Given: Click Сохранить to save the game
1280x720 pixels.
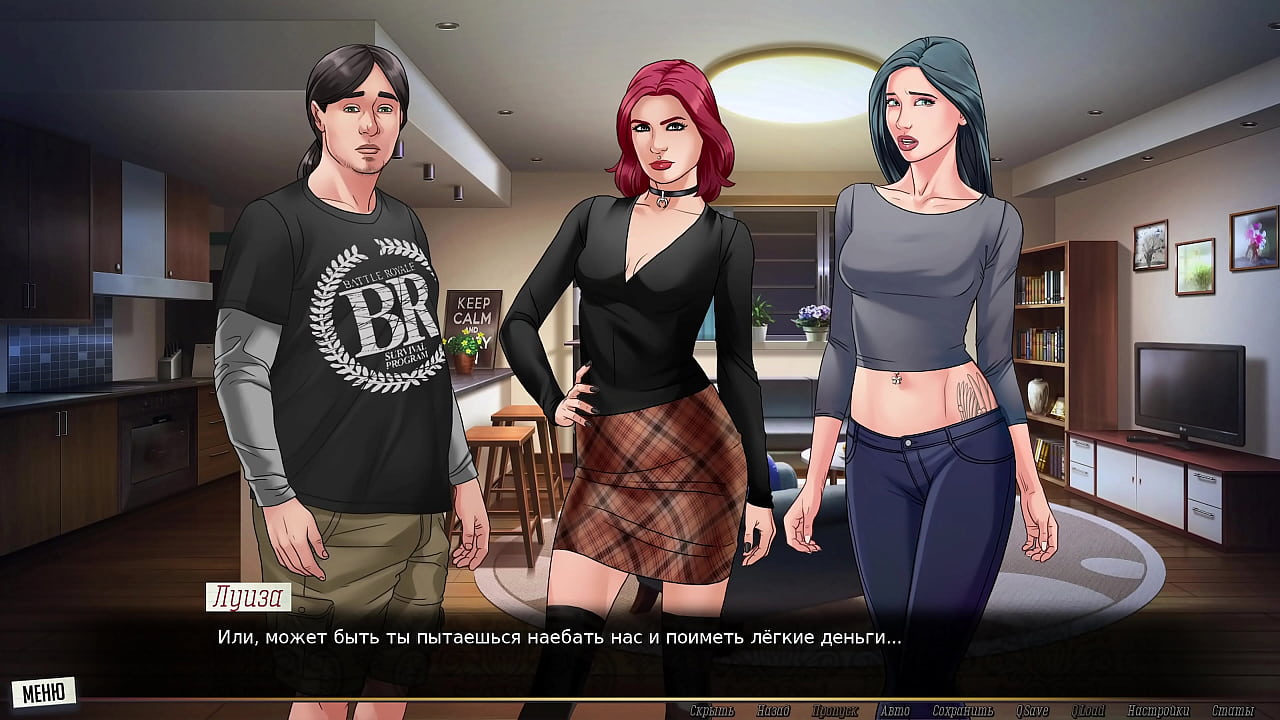Looking at the screenshot, I should pos(961,711).
